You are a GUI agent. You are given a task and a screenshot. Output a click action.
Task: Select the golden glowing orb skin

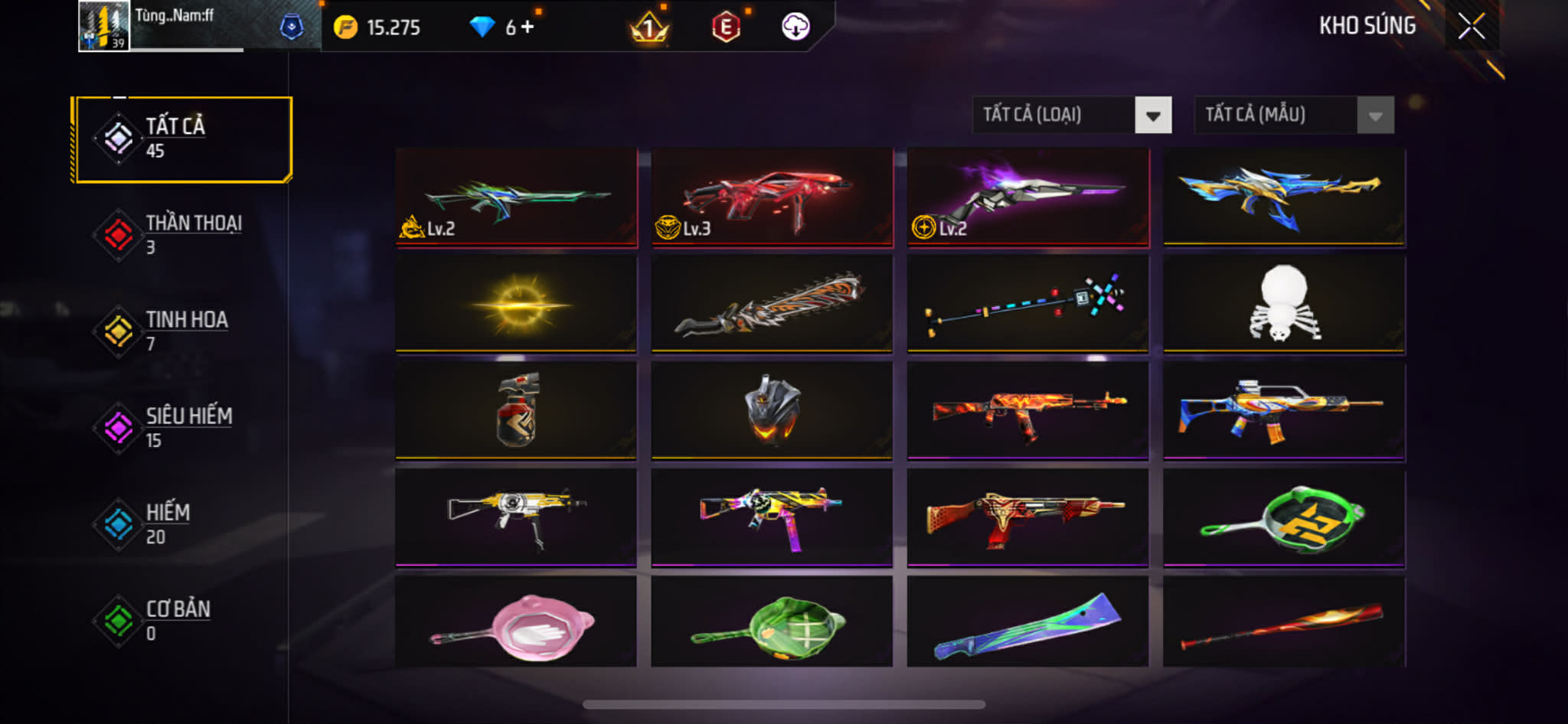pos(516,304)
